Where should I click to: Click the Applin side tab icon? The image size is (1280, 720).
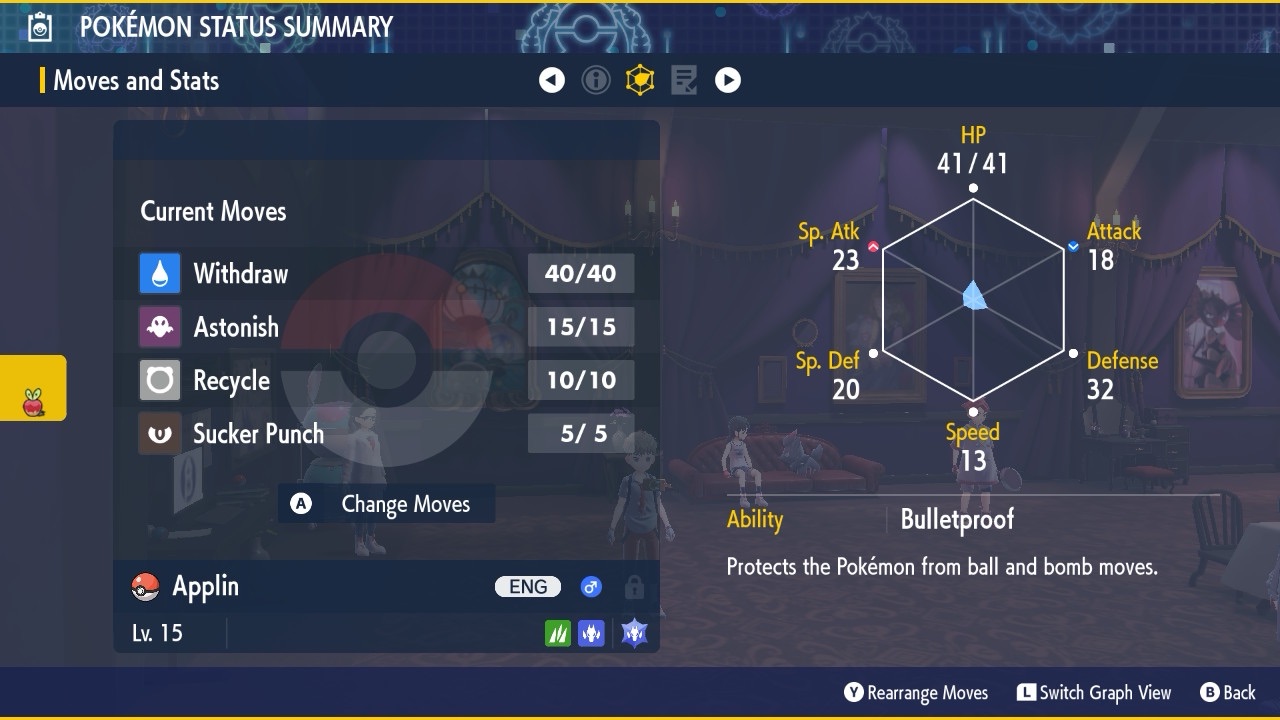(33, 402)
